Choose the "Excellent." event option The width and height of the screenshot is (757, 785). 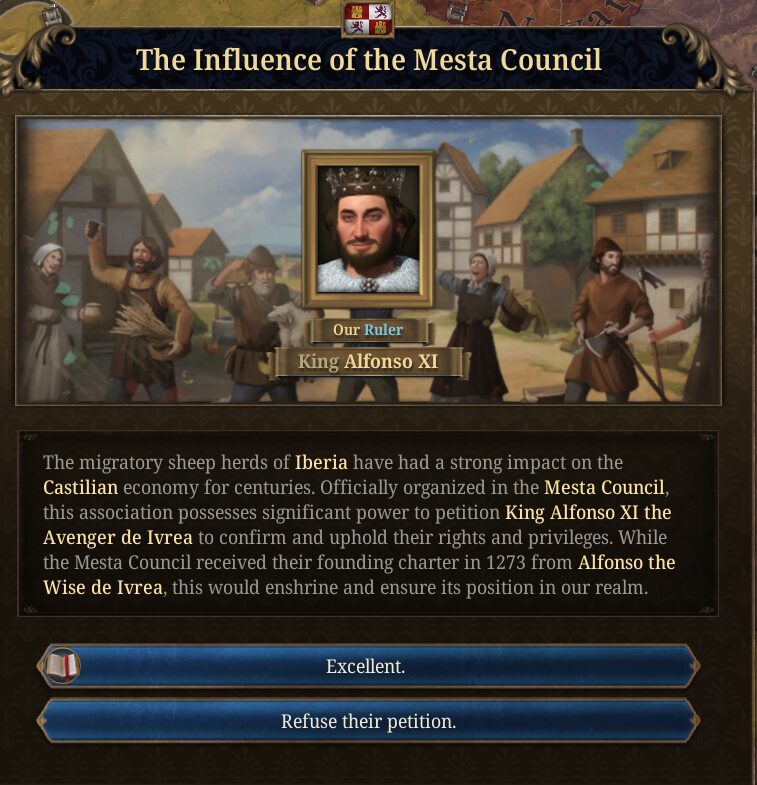click(366, 667)
